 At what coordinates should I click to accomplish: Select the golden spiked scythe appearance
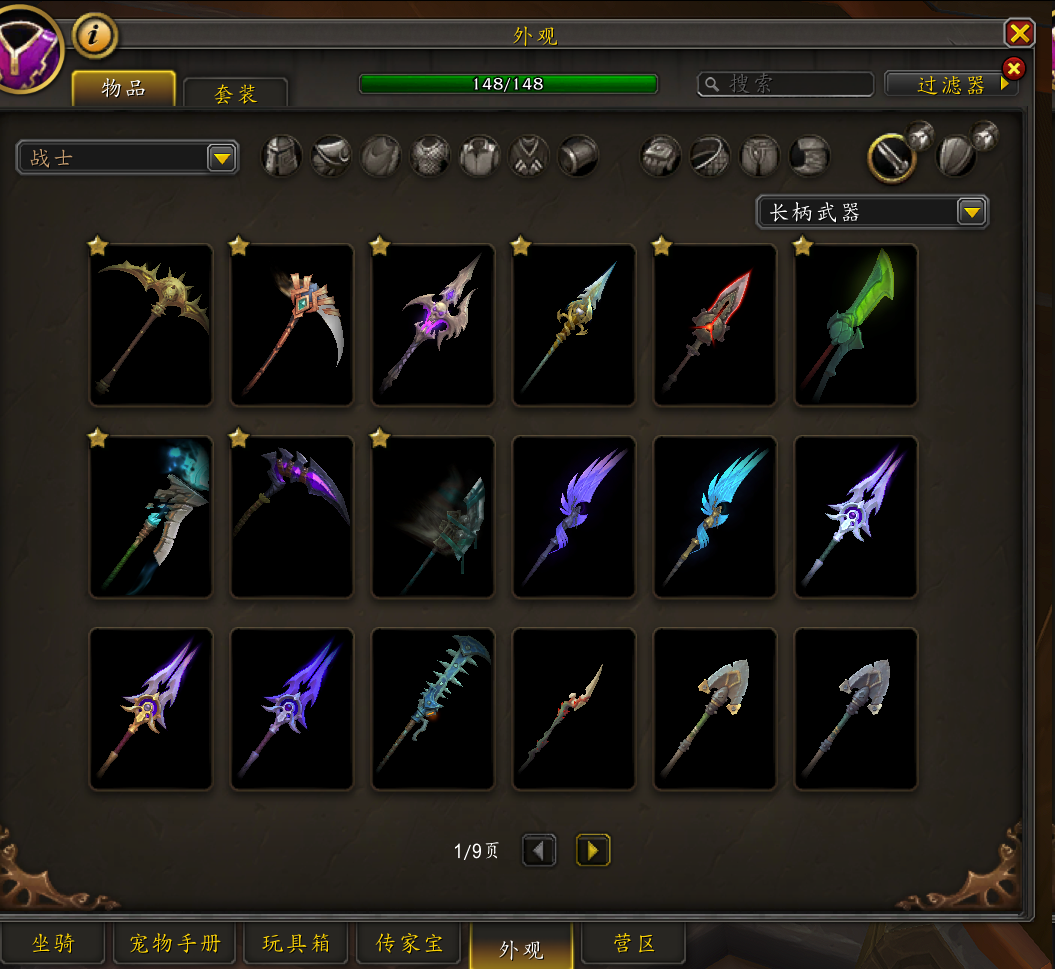point(151,325)
